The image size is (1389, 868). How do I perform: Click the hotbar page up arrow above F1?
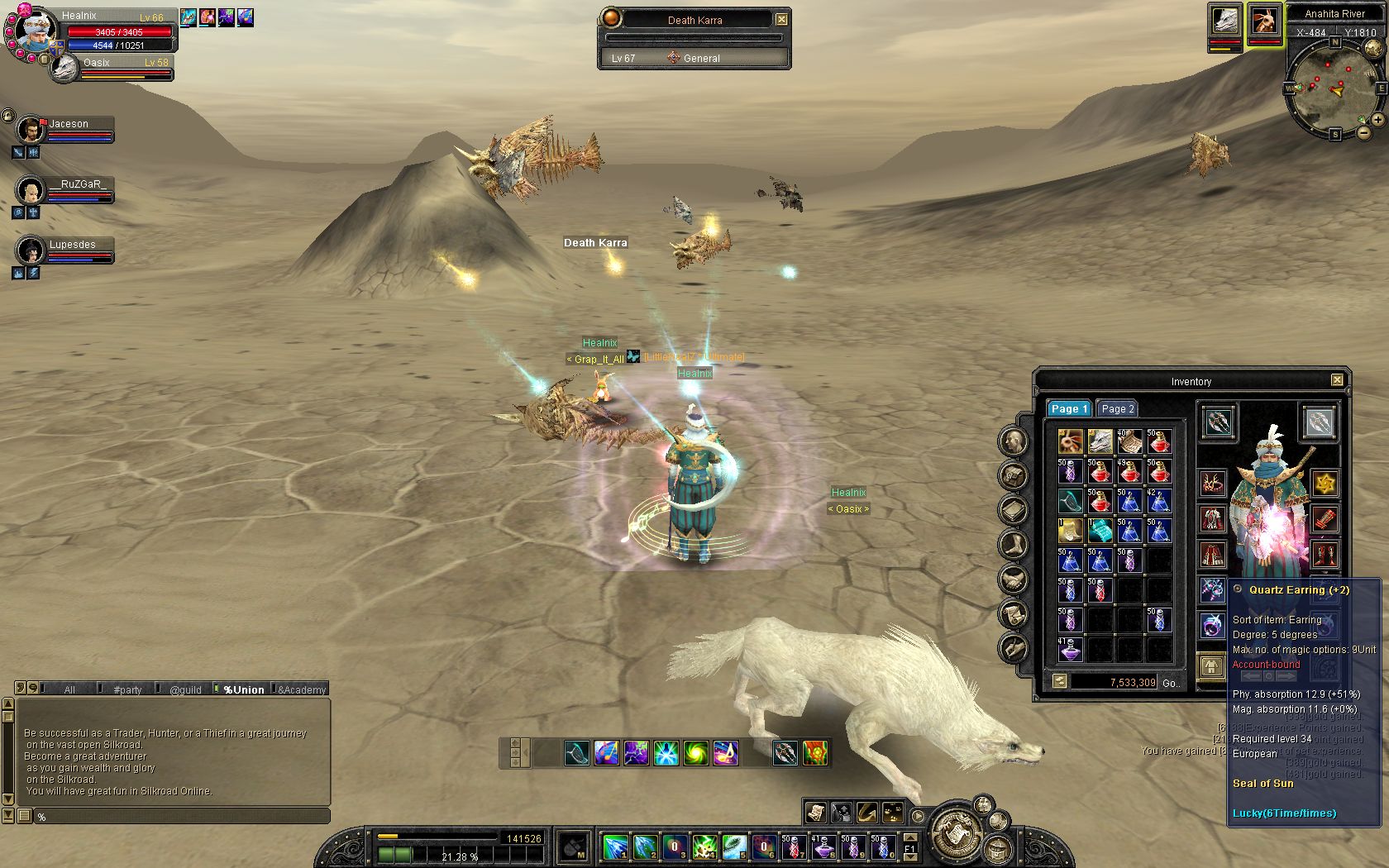click(909, 837)
